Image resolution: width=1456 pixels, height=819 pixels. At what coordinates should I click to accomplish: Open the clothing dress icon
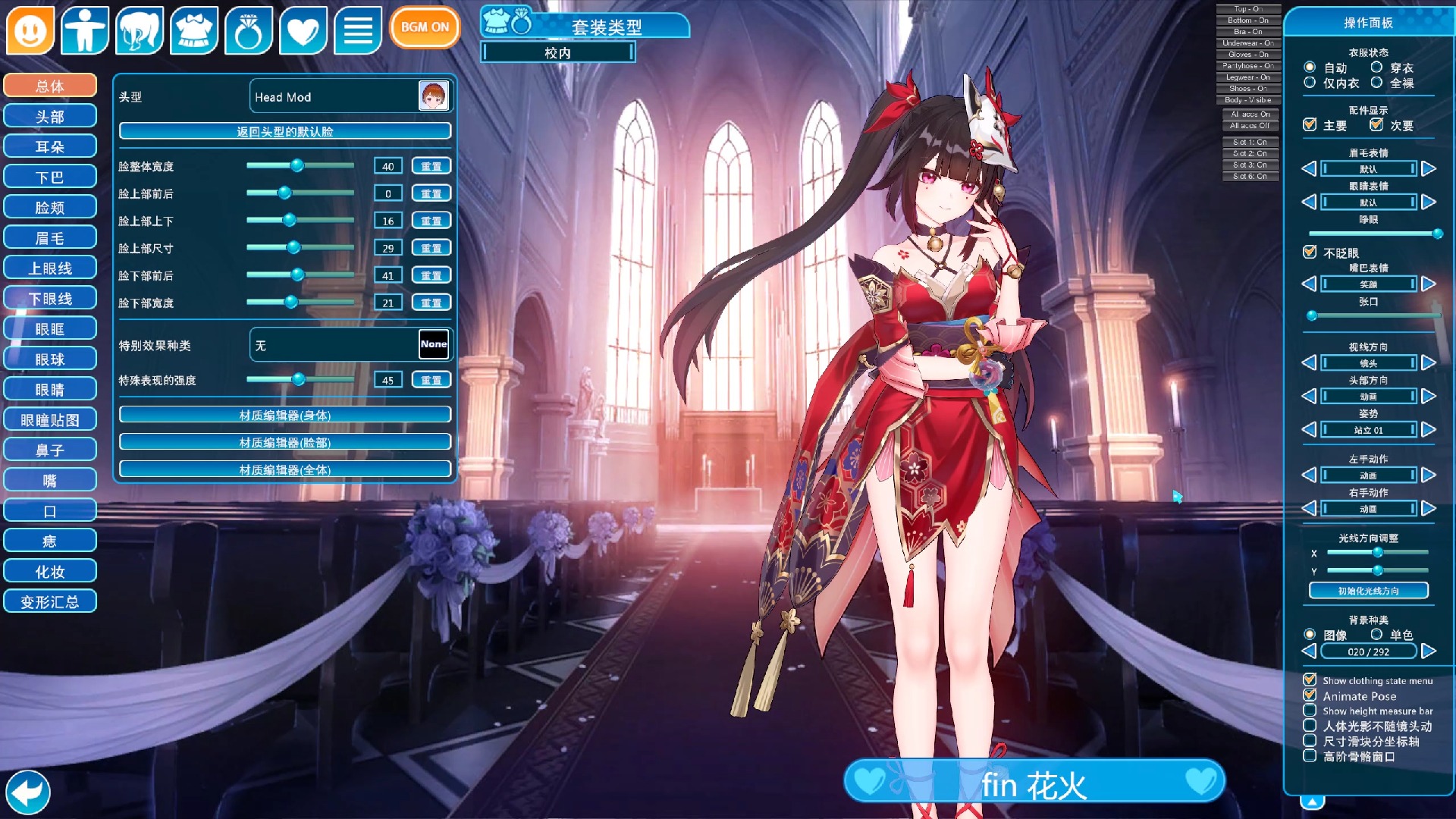[194, 30]
